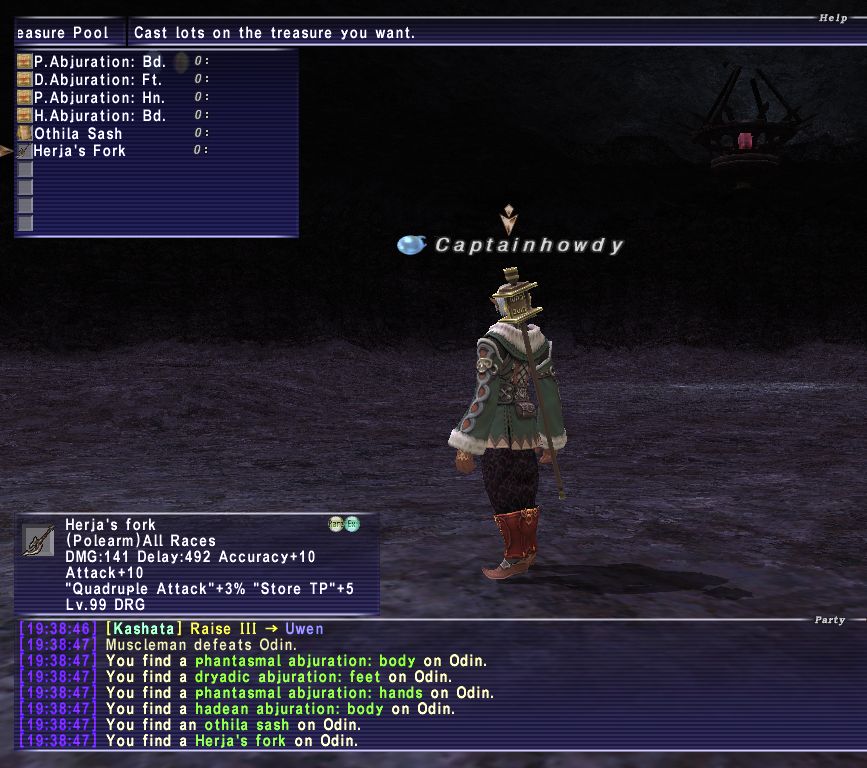Cast lots on Herja's Fork entry
The width and height of the screenshot is (867, 768).
click(x=80, y=151)
